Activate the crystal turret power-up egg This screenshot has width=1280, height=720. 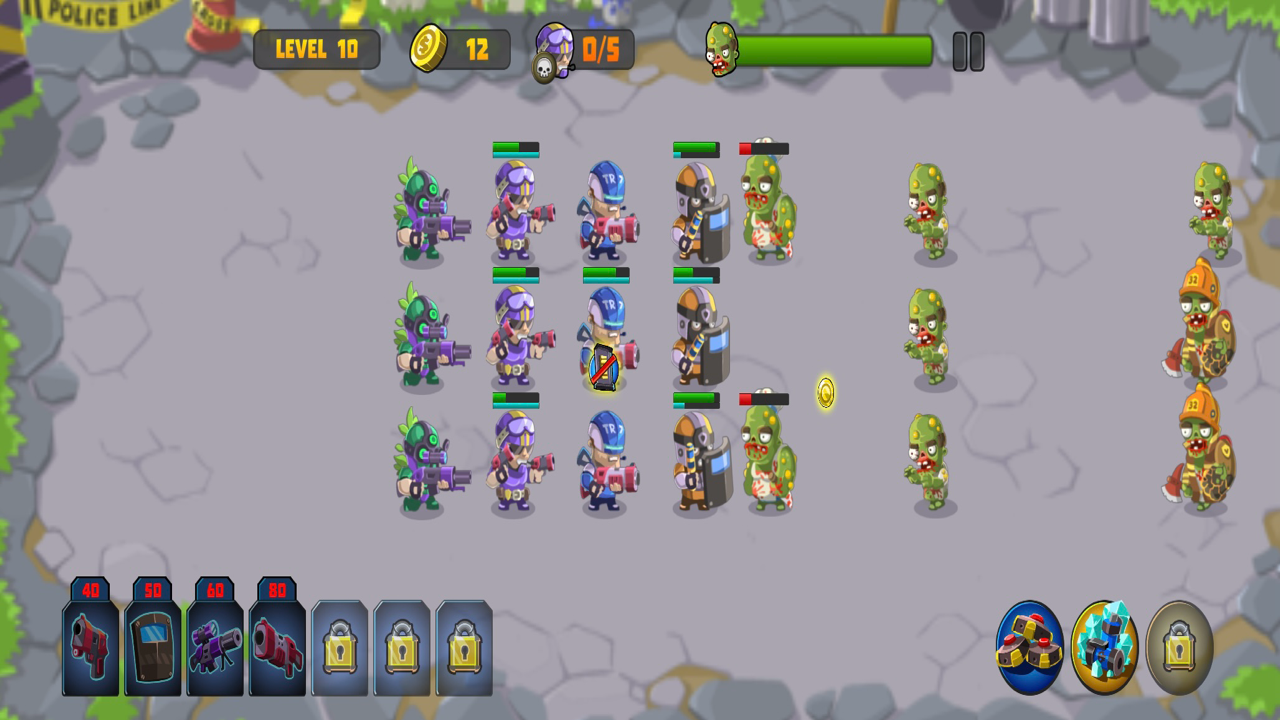pyautogui.click(x=1104, y=647)
